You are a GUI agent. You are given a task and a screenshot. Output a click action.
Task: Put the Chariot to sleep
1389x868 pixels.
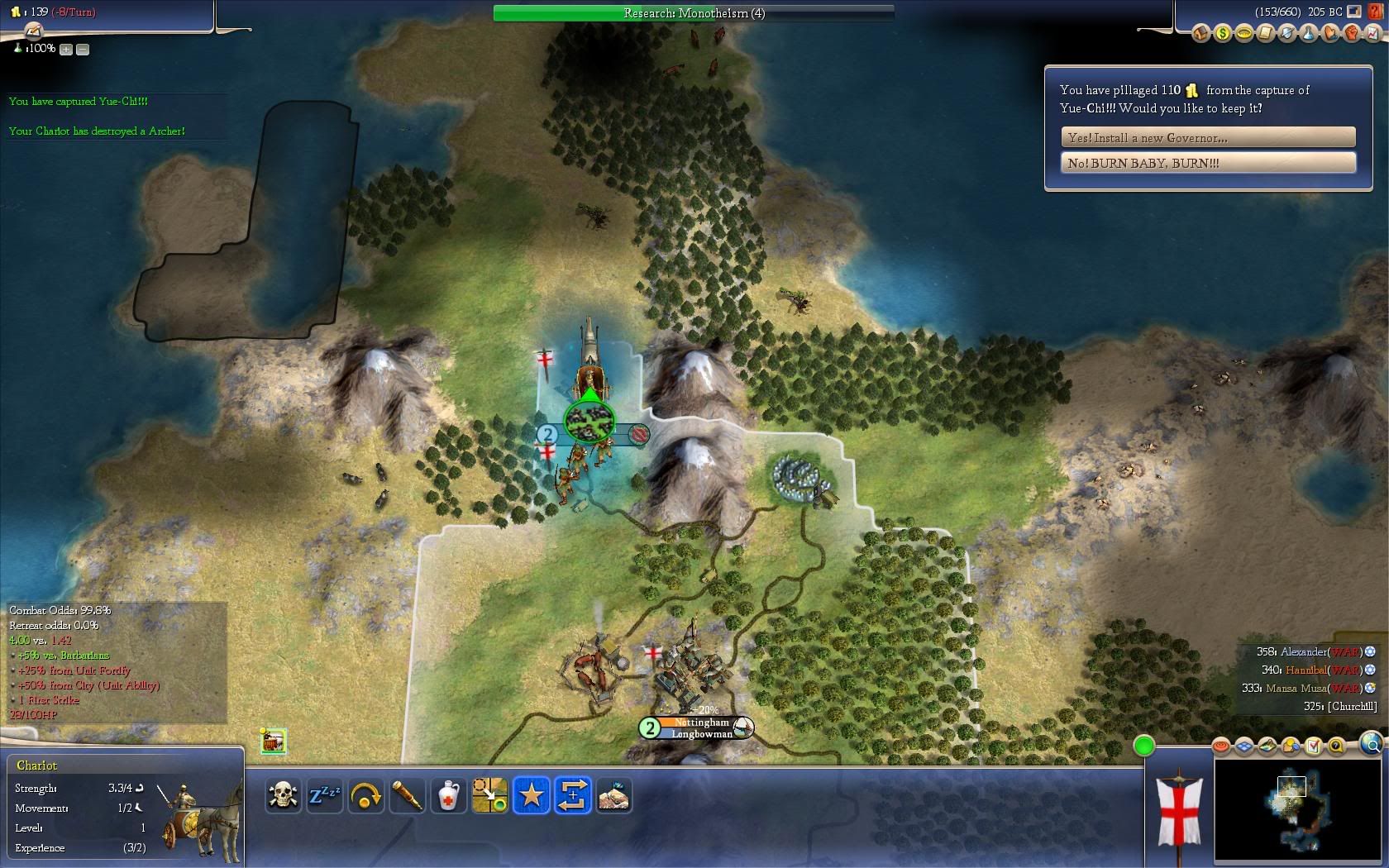pyautogui.click(x=324, y=795)
